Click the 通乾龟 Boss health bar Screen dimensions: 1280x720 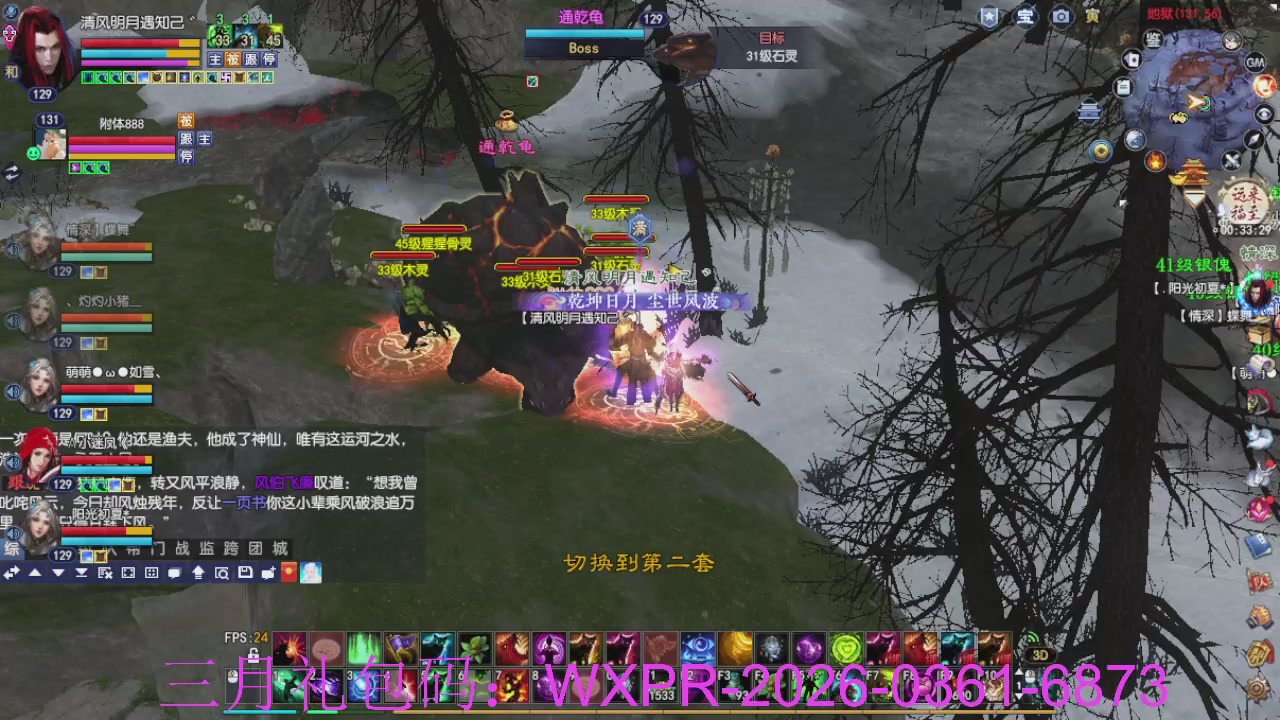click(583, 35)
